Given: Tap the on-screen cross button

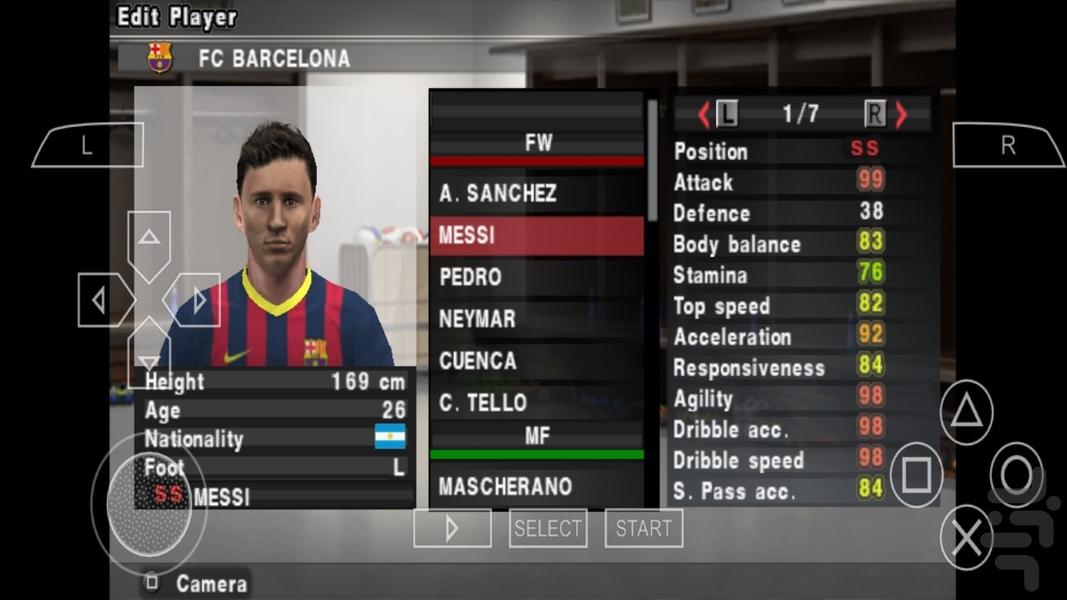Looking at the screenshot, I should (966, 538).
